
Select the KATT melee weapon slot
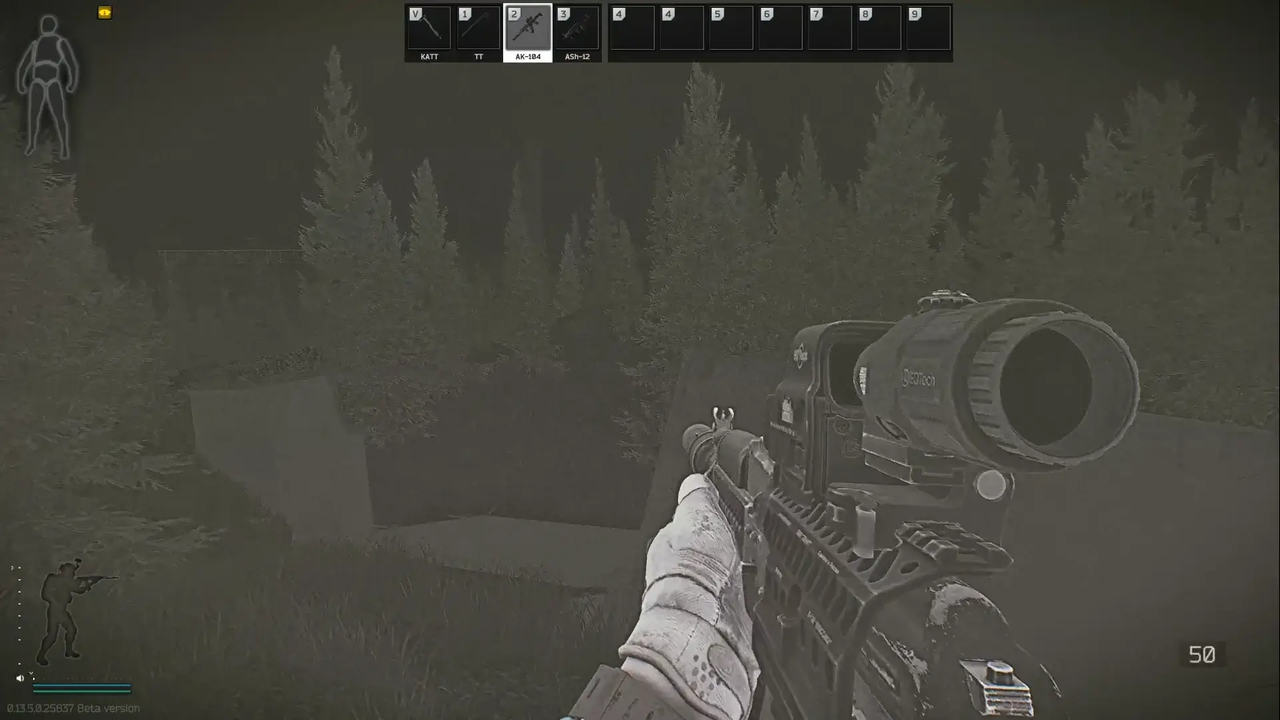pos(429,28)
